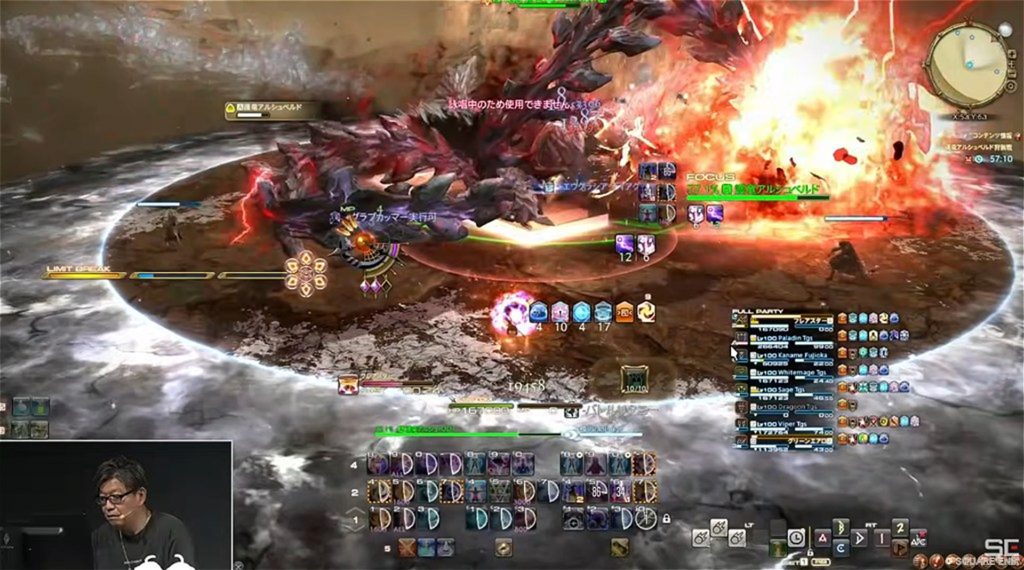Click the streamer webcam overlay
Viewport: 1024px width, 570px height.
pyautogui.click(x=116, y=505)
